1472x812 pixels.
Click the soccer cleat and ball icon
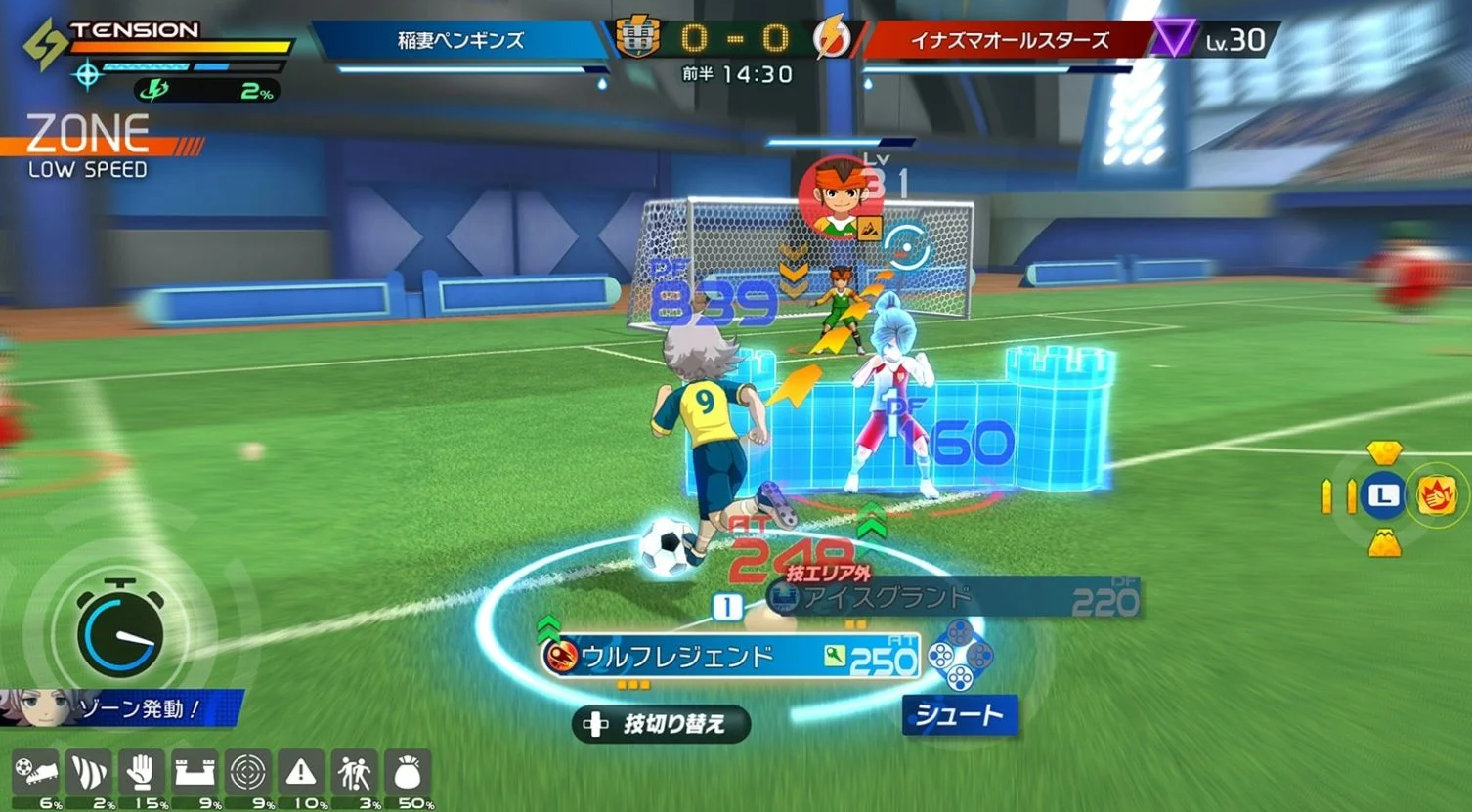[x=36, y=773]
